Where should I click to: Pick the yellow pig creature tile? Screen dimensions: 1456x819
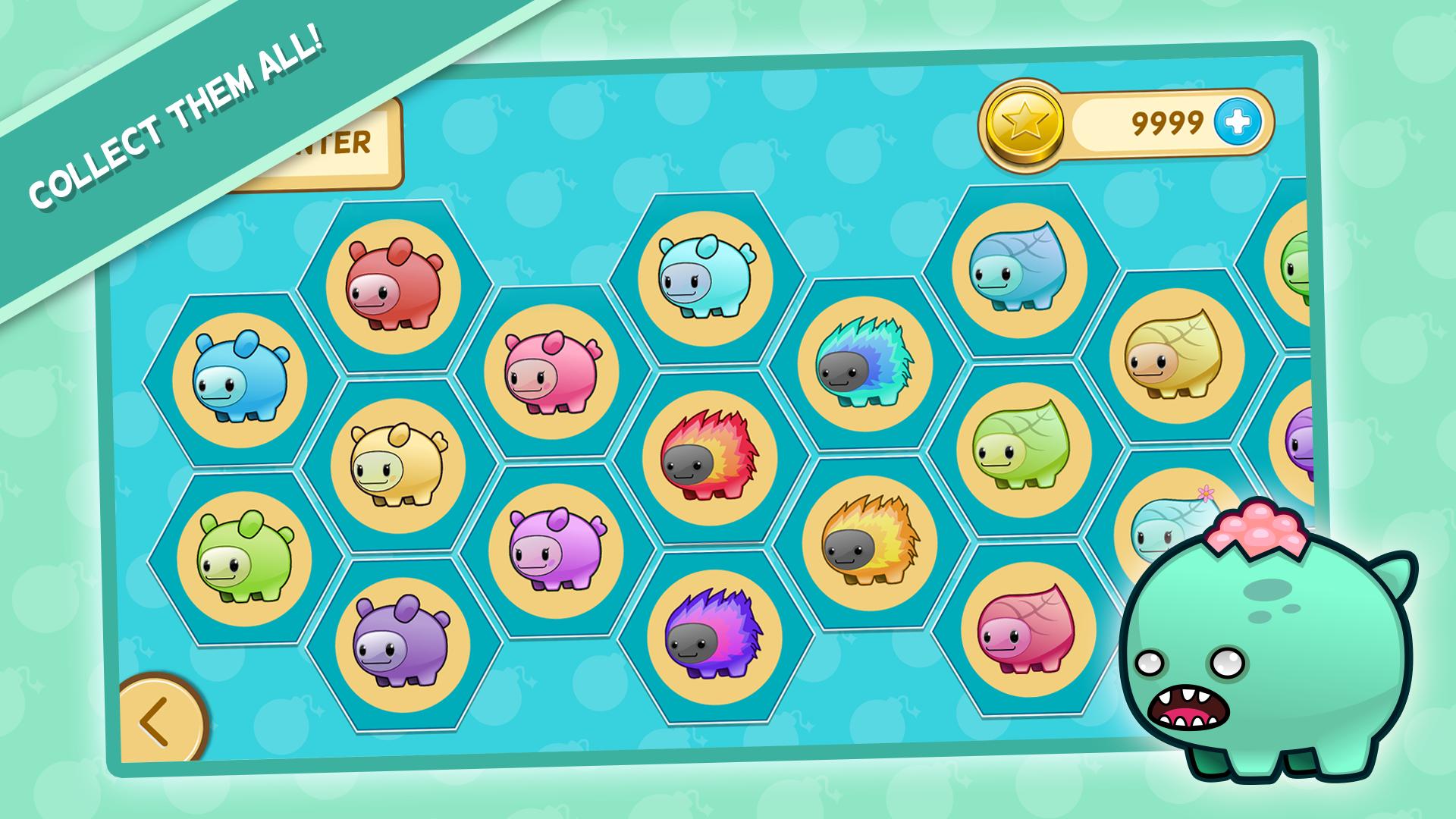pos(398,464)
